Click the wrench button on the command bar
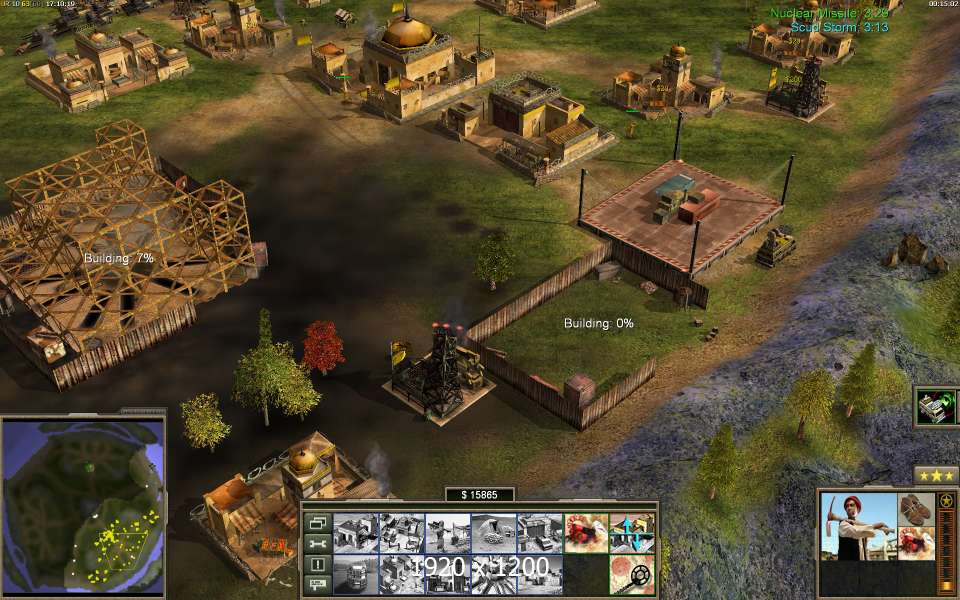Screen dimensions: 960x600 point(317,543)
